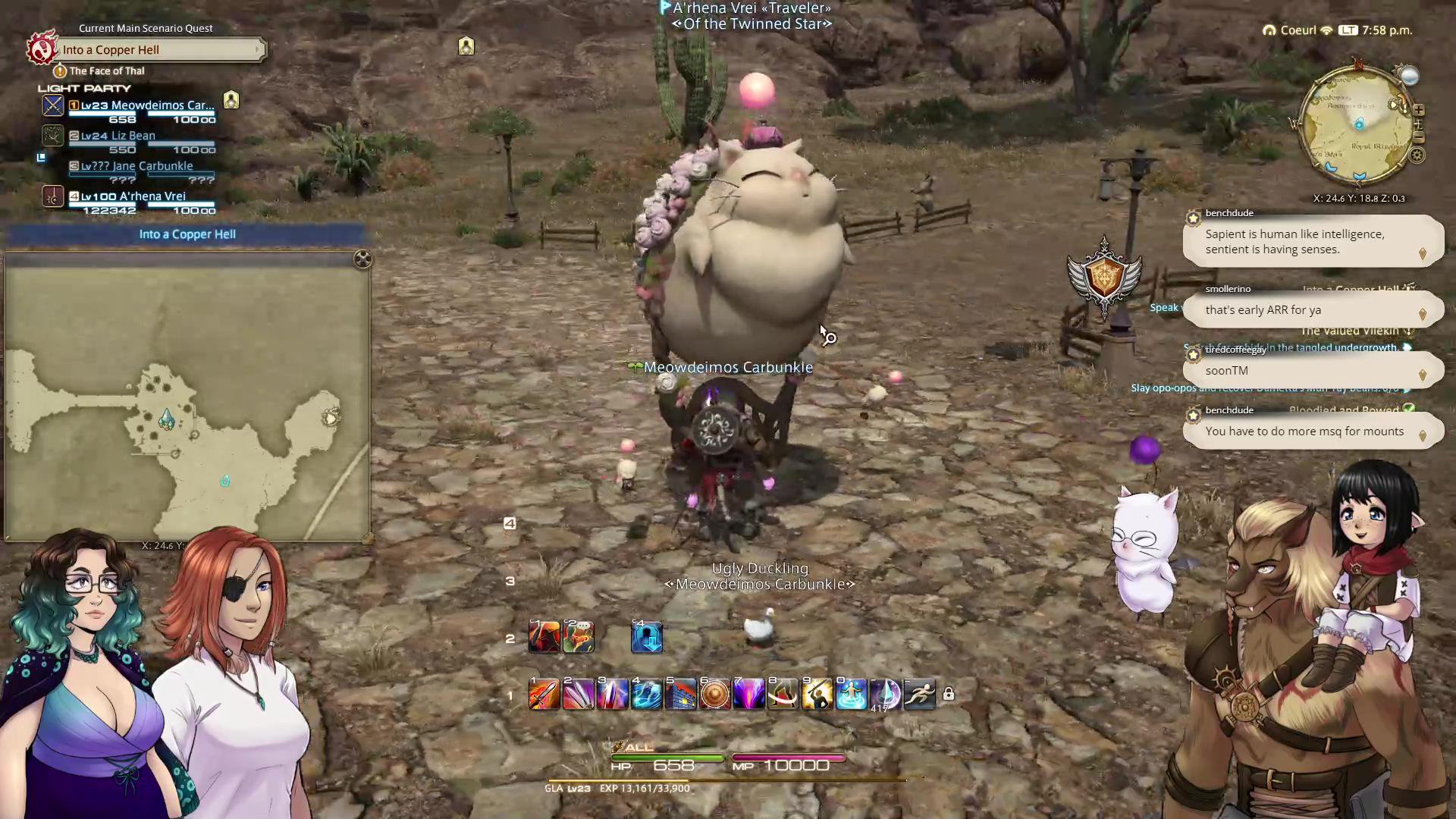
Task: Use the purple lightning ability in slot 7
Action: pos(749,695)
